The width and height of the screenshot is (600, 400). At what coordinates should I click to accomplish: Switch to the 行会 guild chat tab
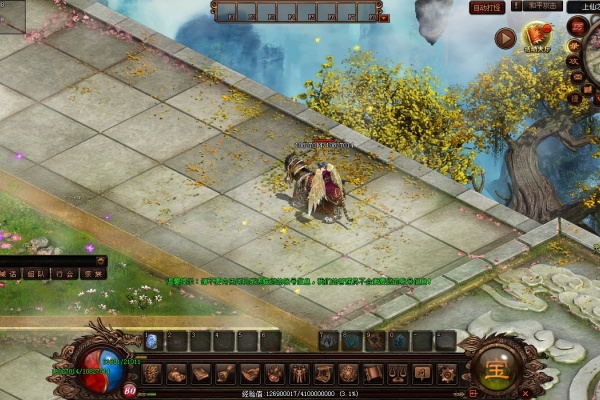pyautogui.click(x=65, y=273)
